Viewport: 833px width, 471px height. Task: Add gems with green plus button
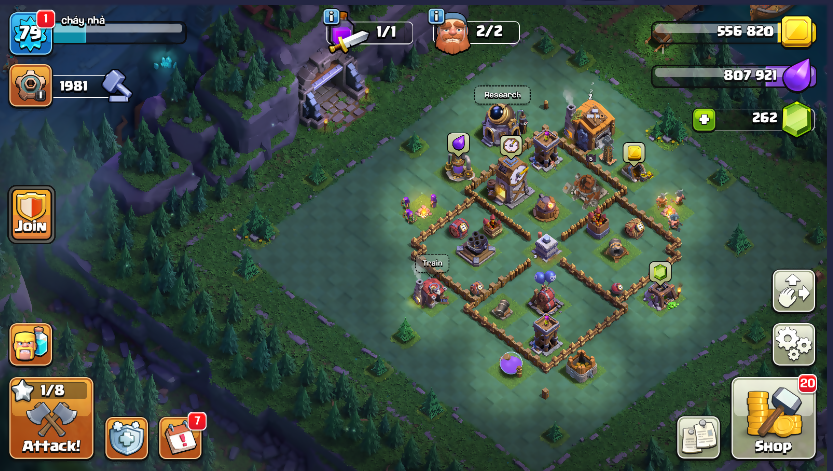(x=705, y=120)
